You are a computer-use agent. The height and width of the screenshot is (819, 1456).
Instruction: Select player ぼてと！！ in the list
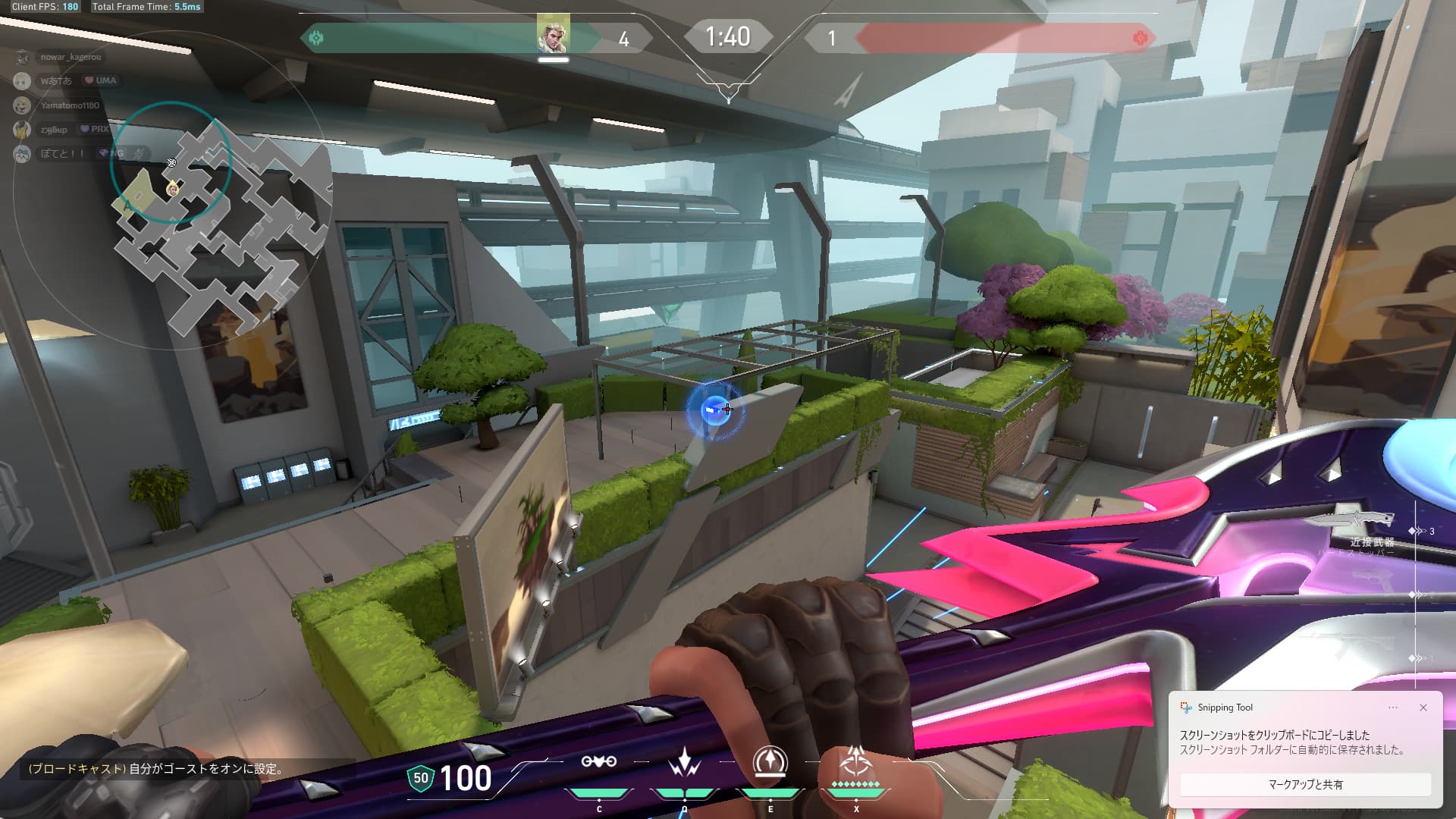tap(61, 154)
